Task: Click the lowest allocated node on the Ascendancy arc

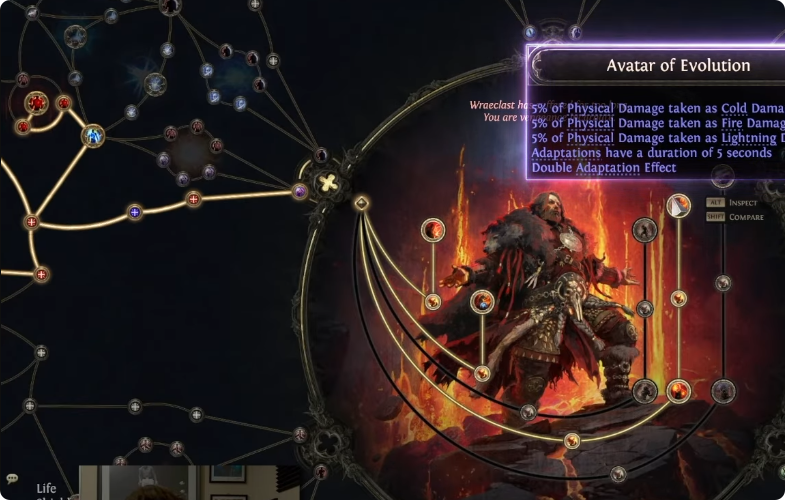Action: click(x=572, y=440)
